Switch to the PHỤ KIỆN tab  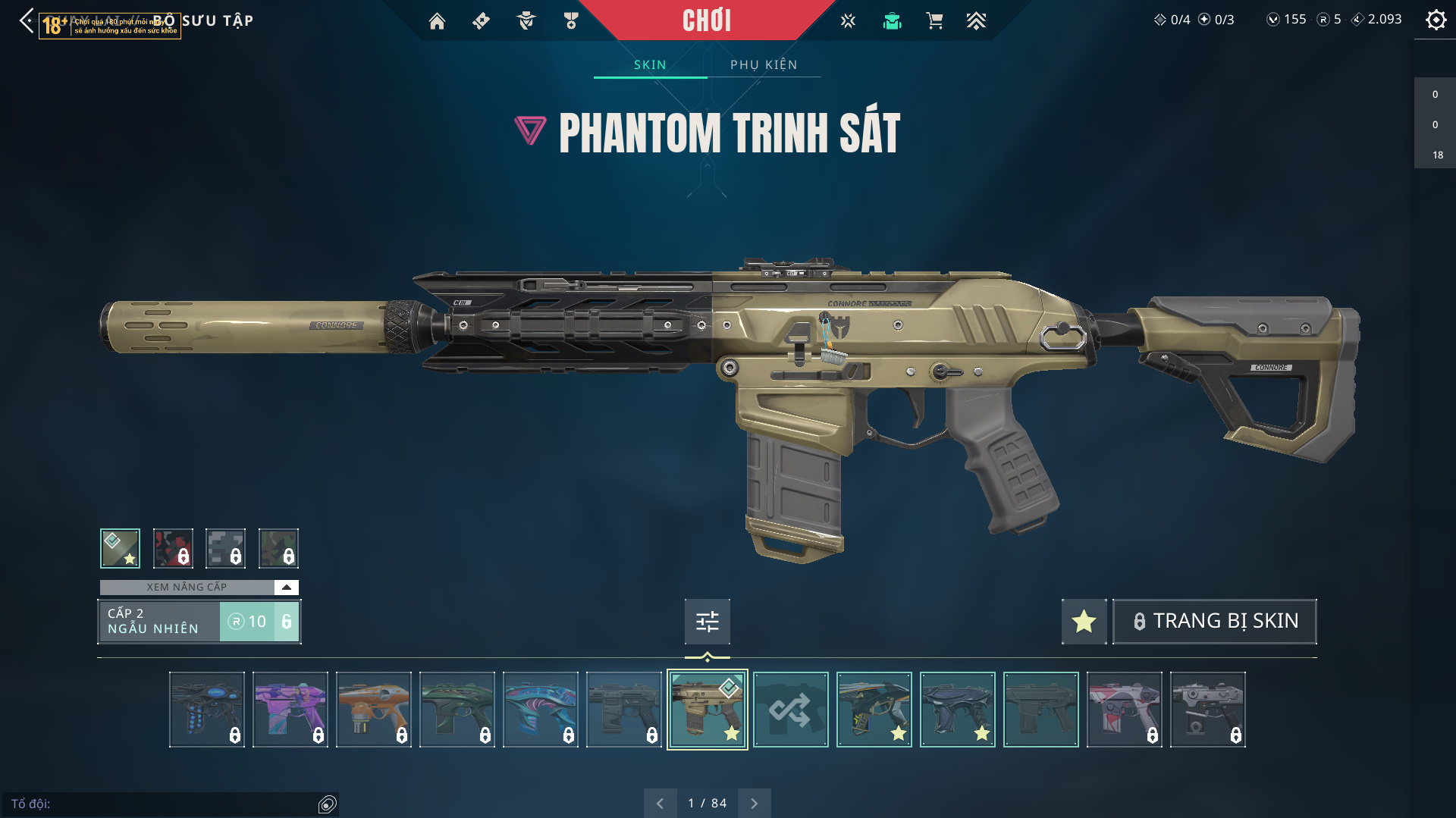[x=764, y=65]
